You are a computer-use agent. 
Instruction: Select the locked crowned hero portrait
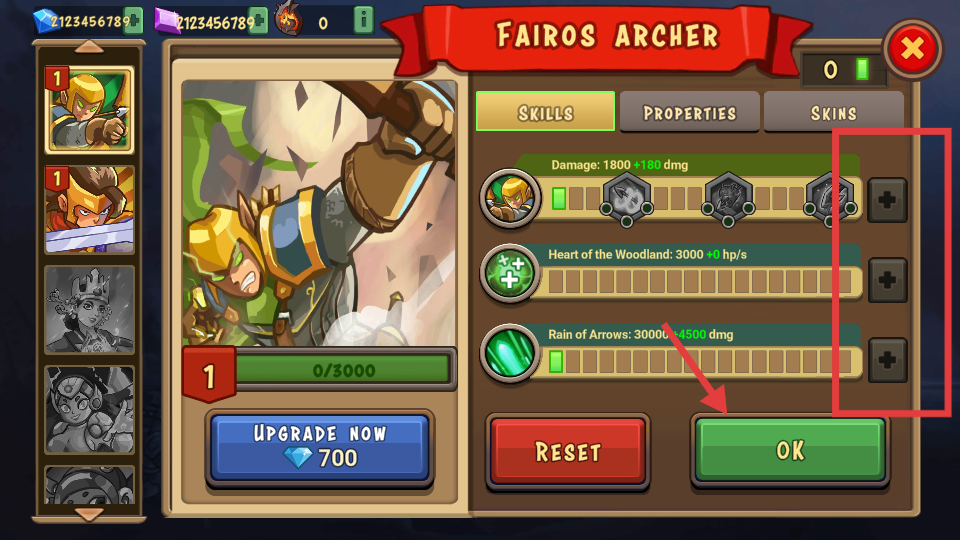(x=89, y=307)
